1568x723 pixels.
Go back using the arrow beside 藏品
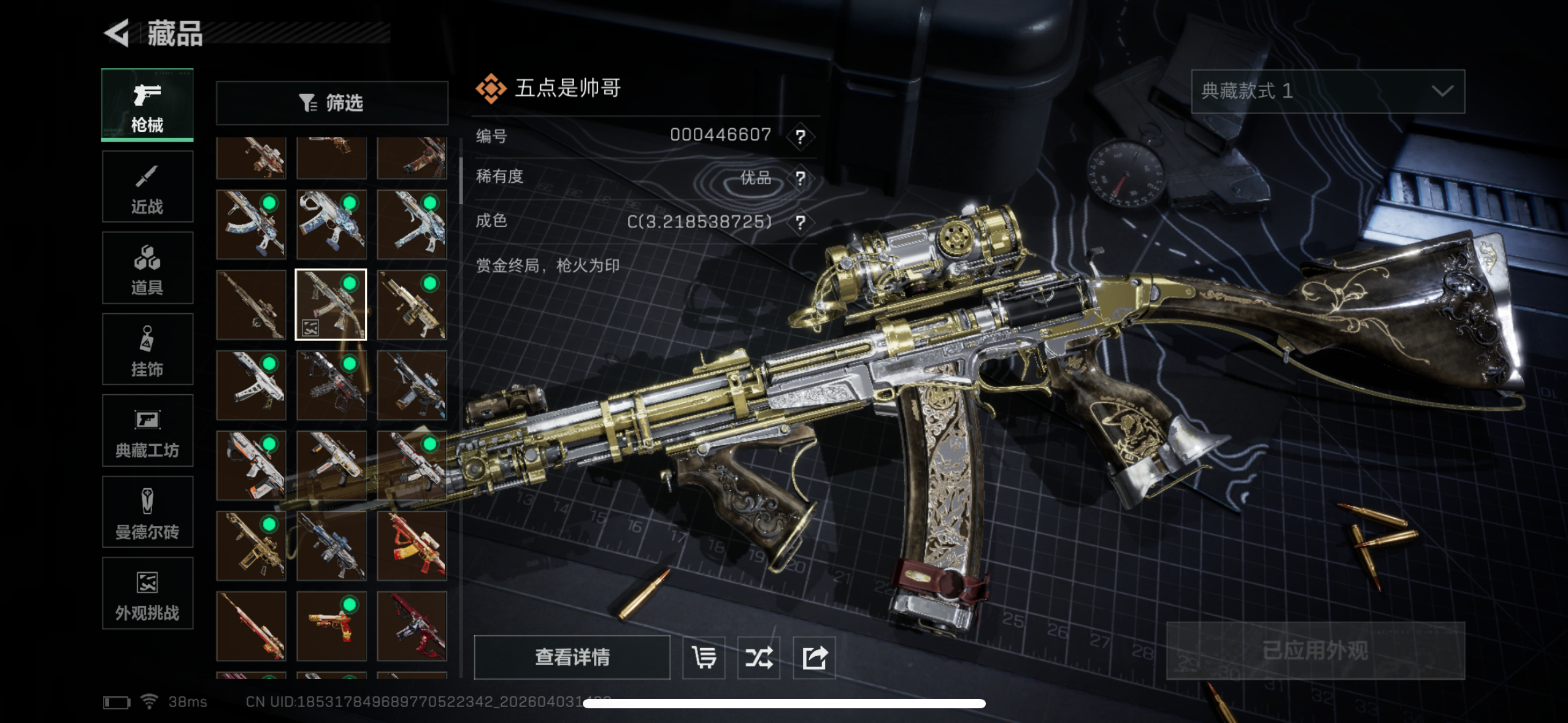[117, 33]
